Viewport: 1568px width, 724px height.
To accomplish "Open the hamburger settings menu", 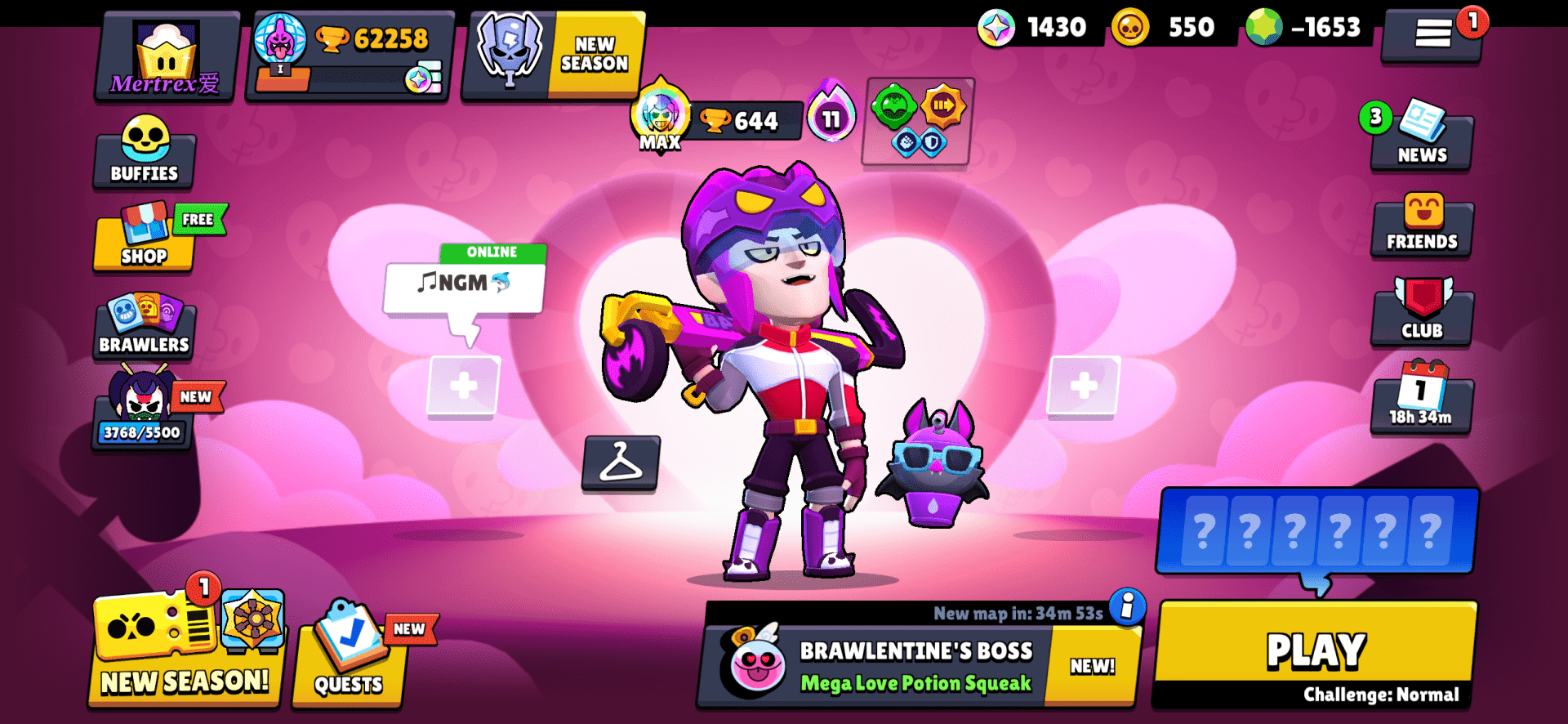I will tap(1431, 34).
